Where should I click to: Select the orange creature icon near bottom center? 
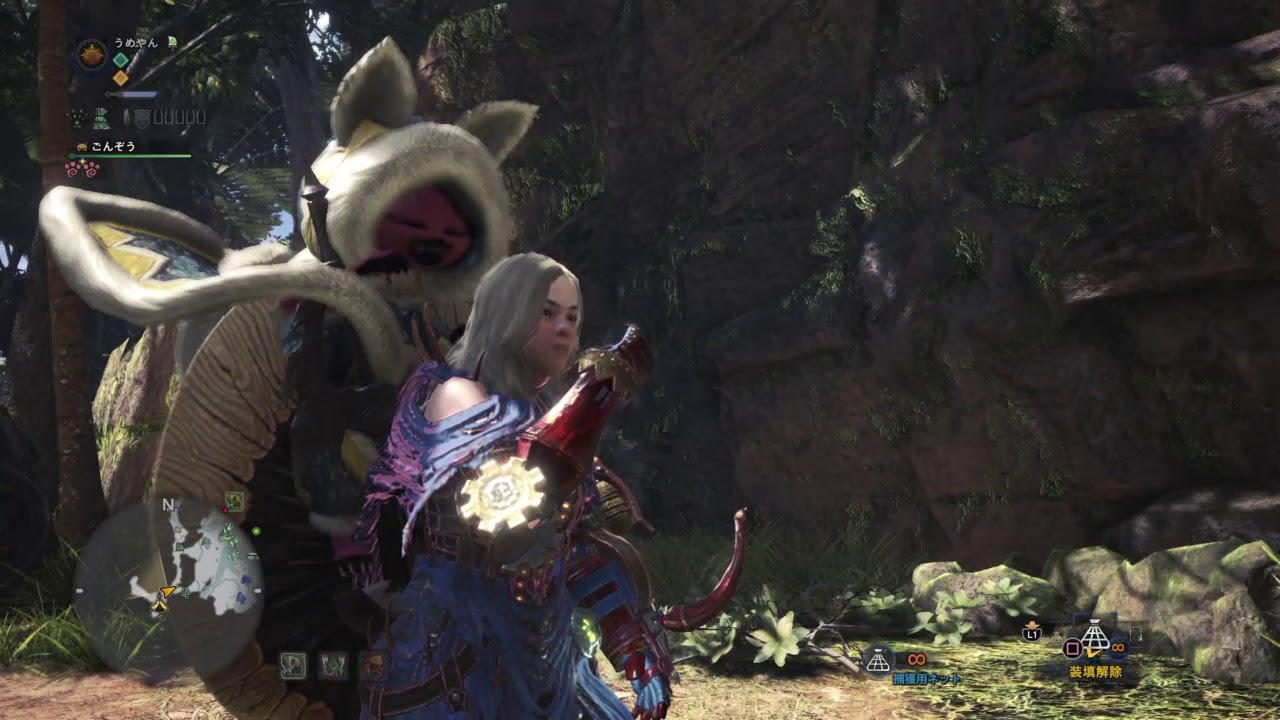point(373,665)
